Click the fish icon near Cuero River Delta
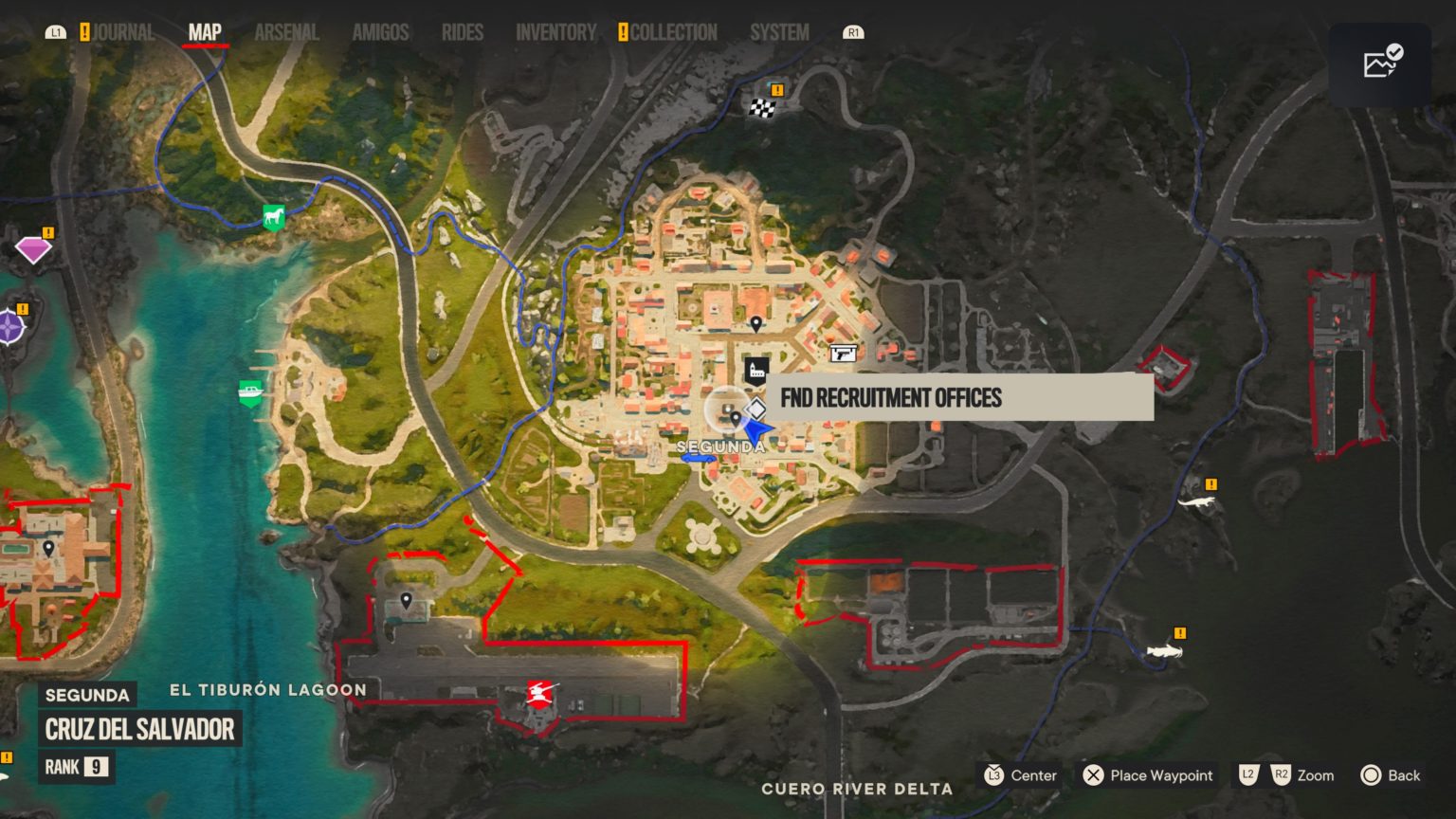Viewport: 1456px width, 819px height. pyautogui.click(x=1164, y=654)
